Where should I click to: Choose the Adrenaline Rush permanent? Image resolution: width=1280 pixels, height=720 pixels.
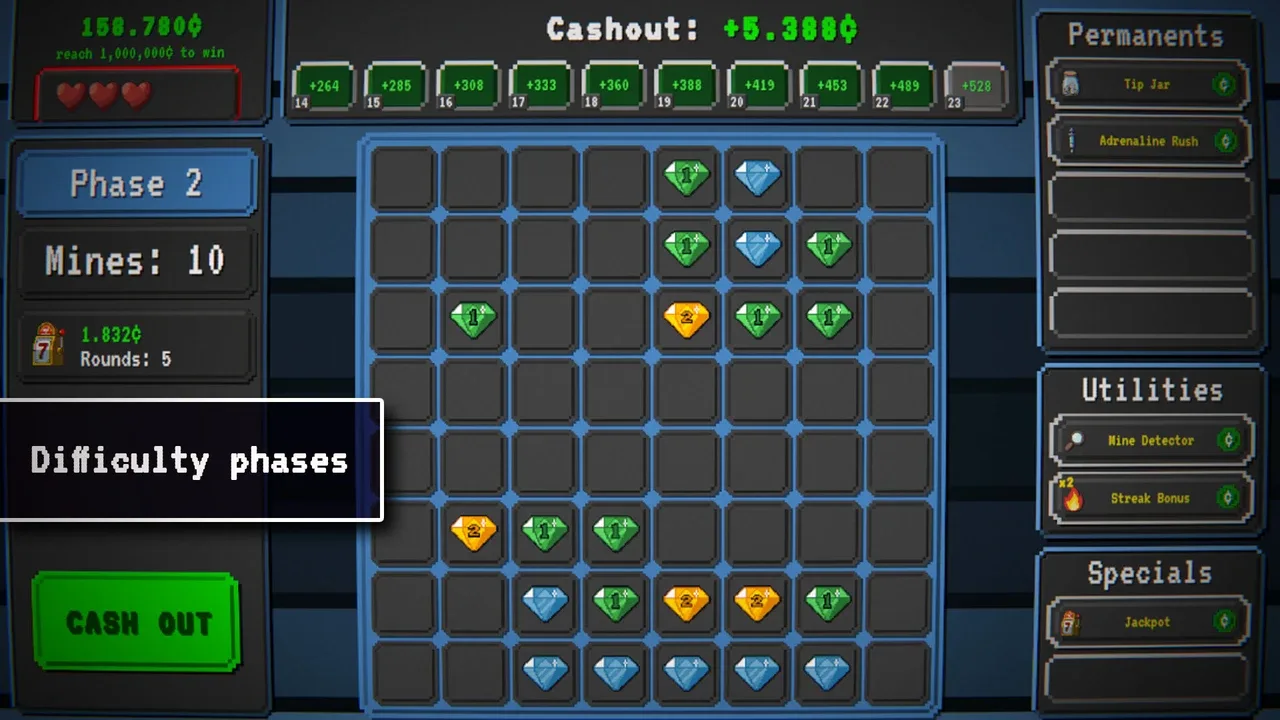(1148, 141)
